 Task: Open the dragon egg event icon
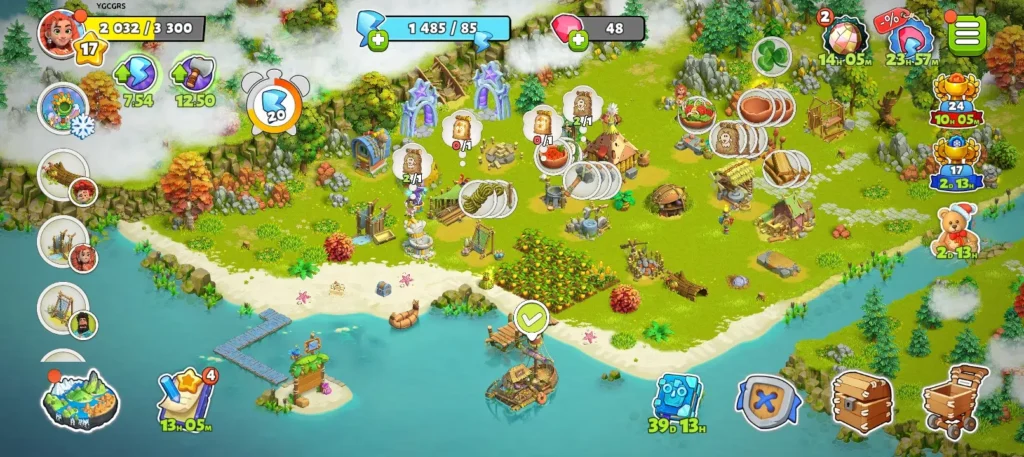[x=845, y=40]
